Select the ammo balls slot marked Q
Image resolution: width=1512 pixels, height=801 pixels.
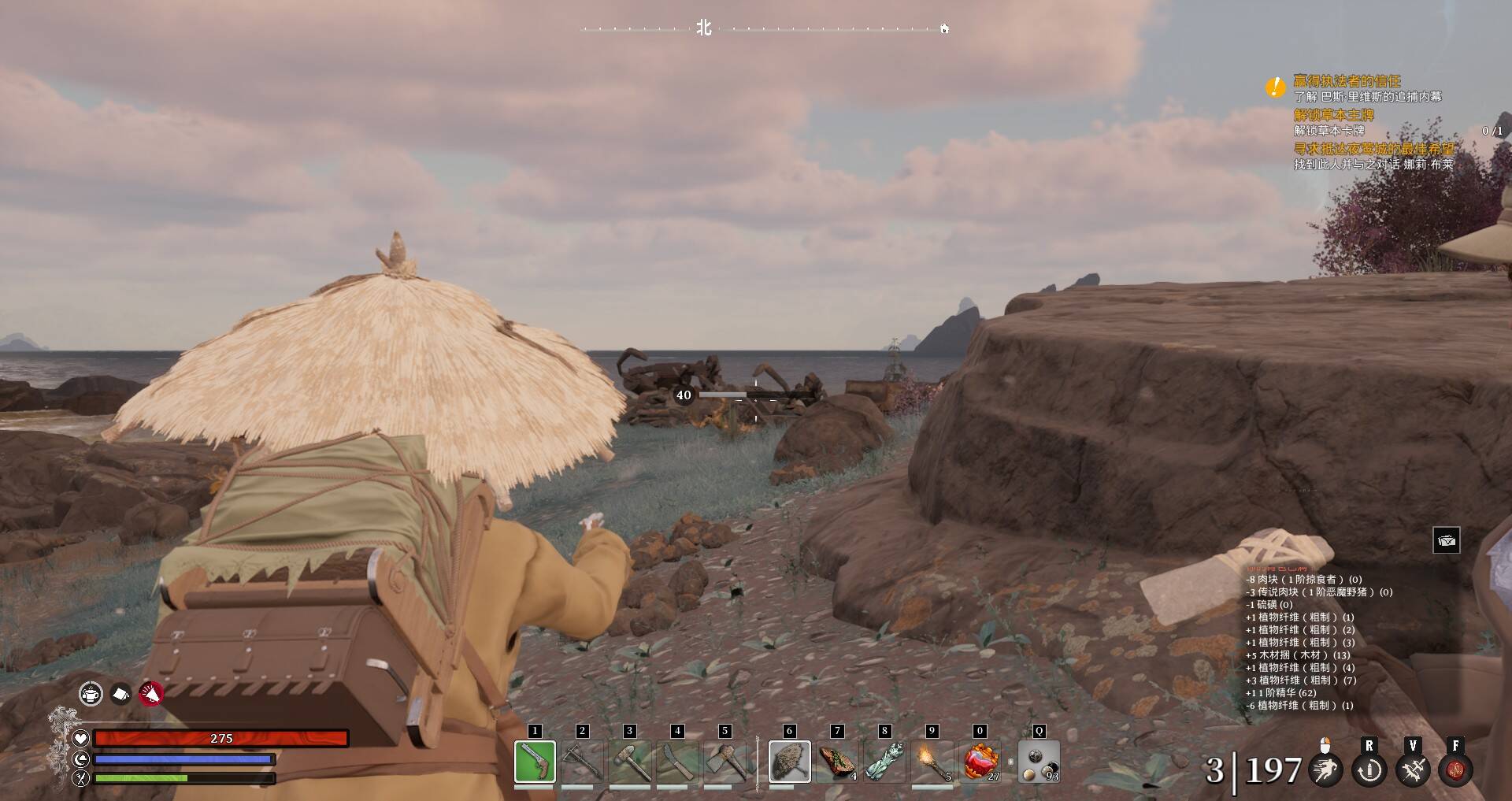point(1039,762)
